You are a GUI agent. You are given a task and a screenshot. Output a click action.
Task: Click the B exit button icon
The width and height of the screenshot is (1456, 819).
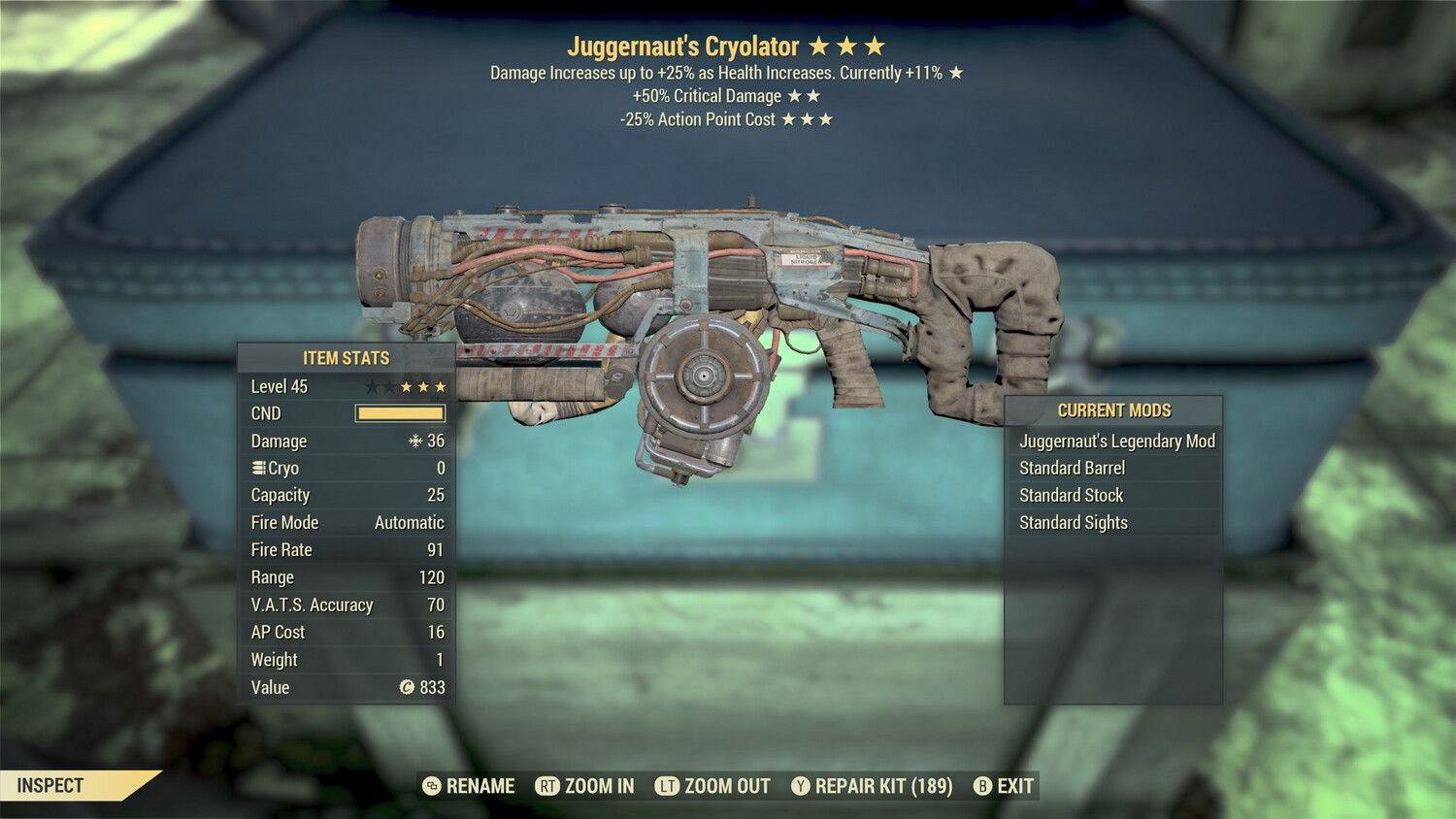[x=982, y=786]
